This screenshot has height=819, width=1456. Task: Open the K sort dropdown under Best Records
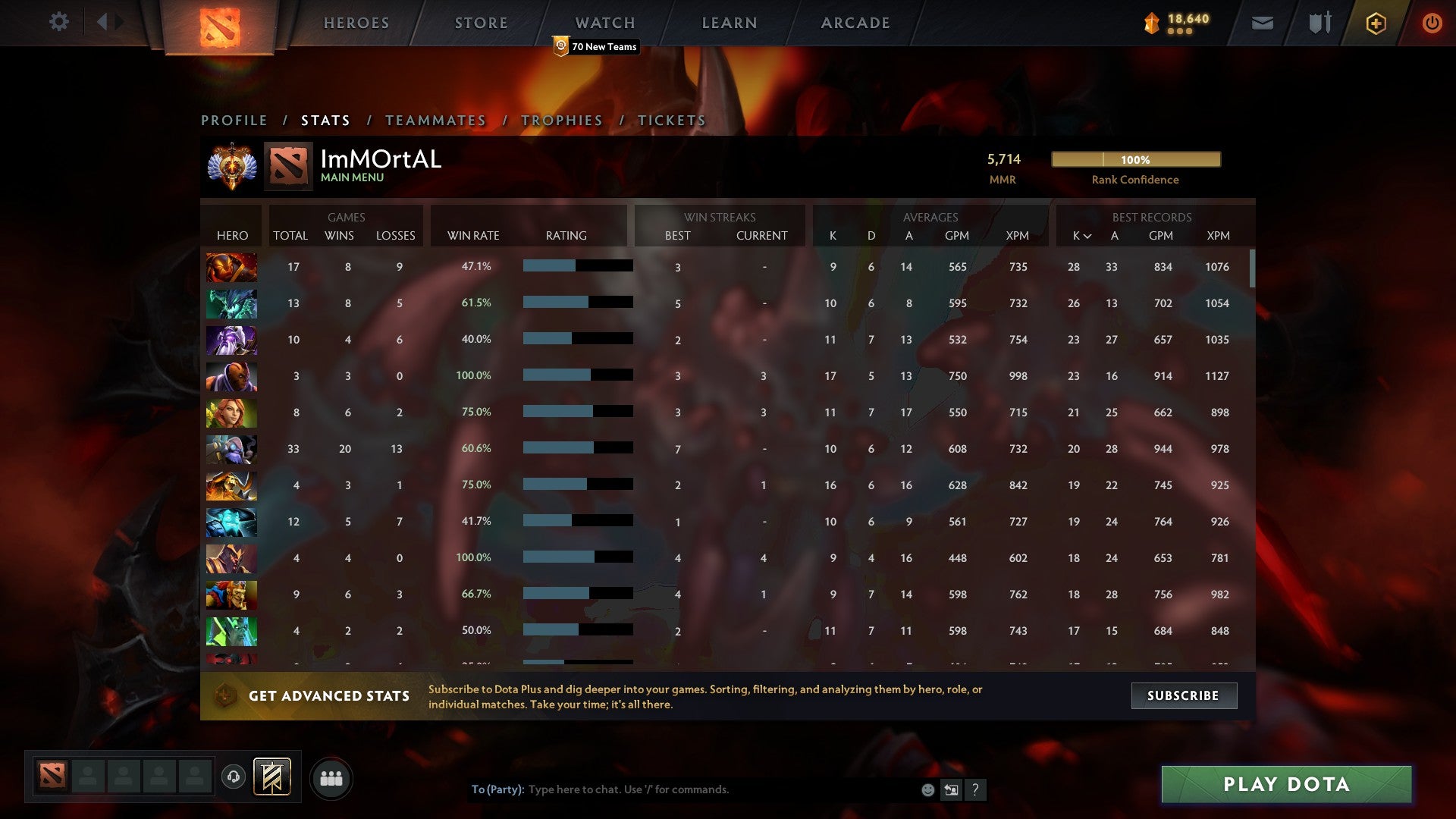(x=1080, y=236)
